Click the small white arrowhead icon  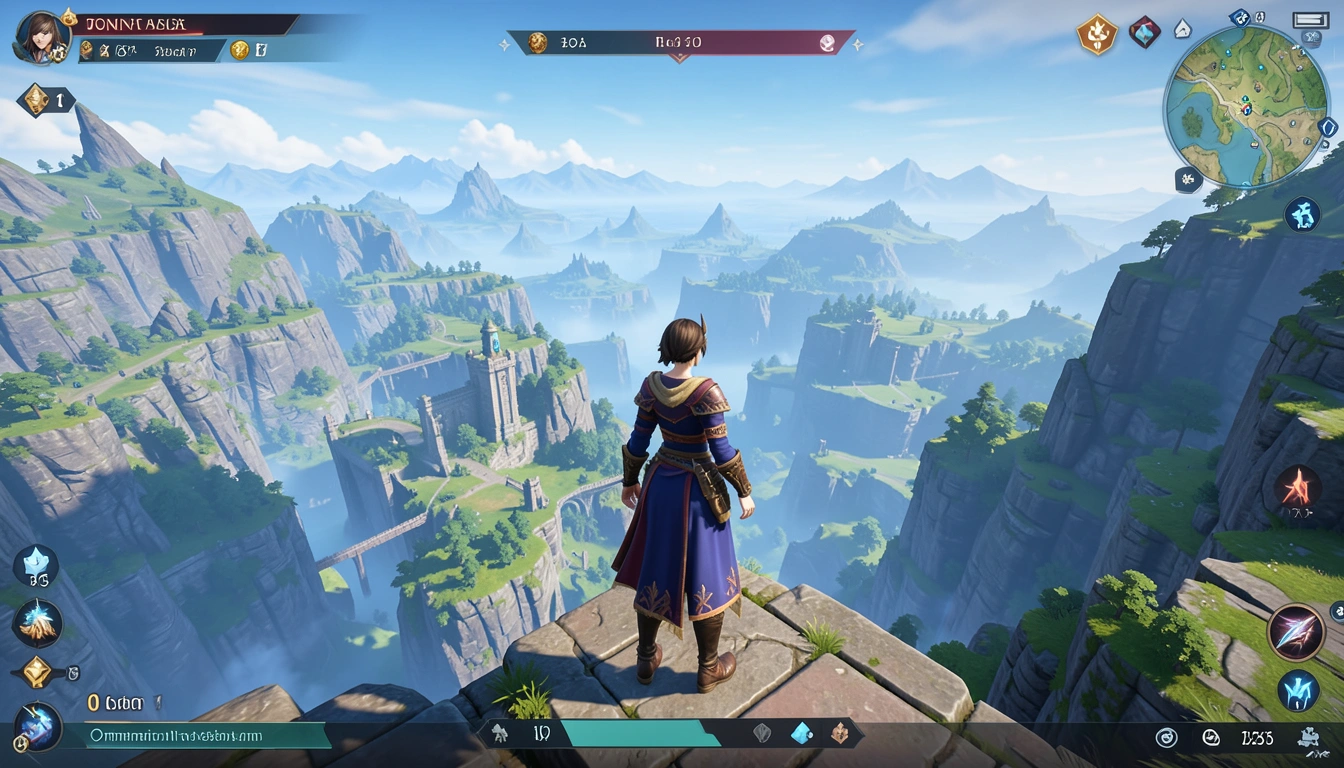tap(1182, 29)
